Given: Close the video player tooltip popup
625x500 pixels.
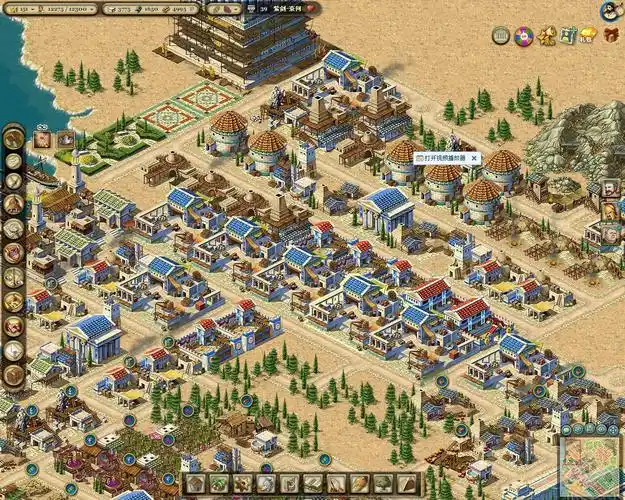Looking at the screenshot, I should coord(475,158).
